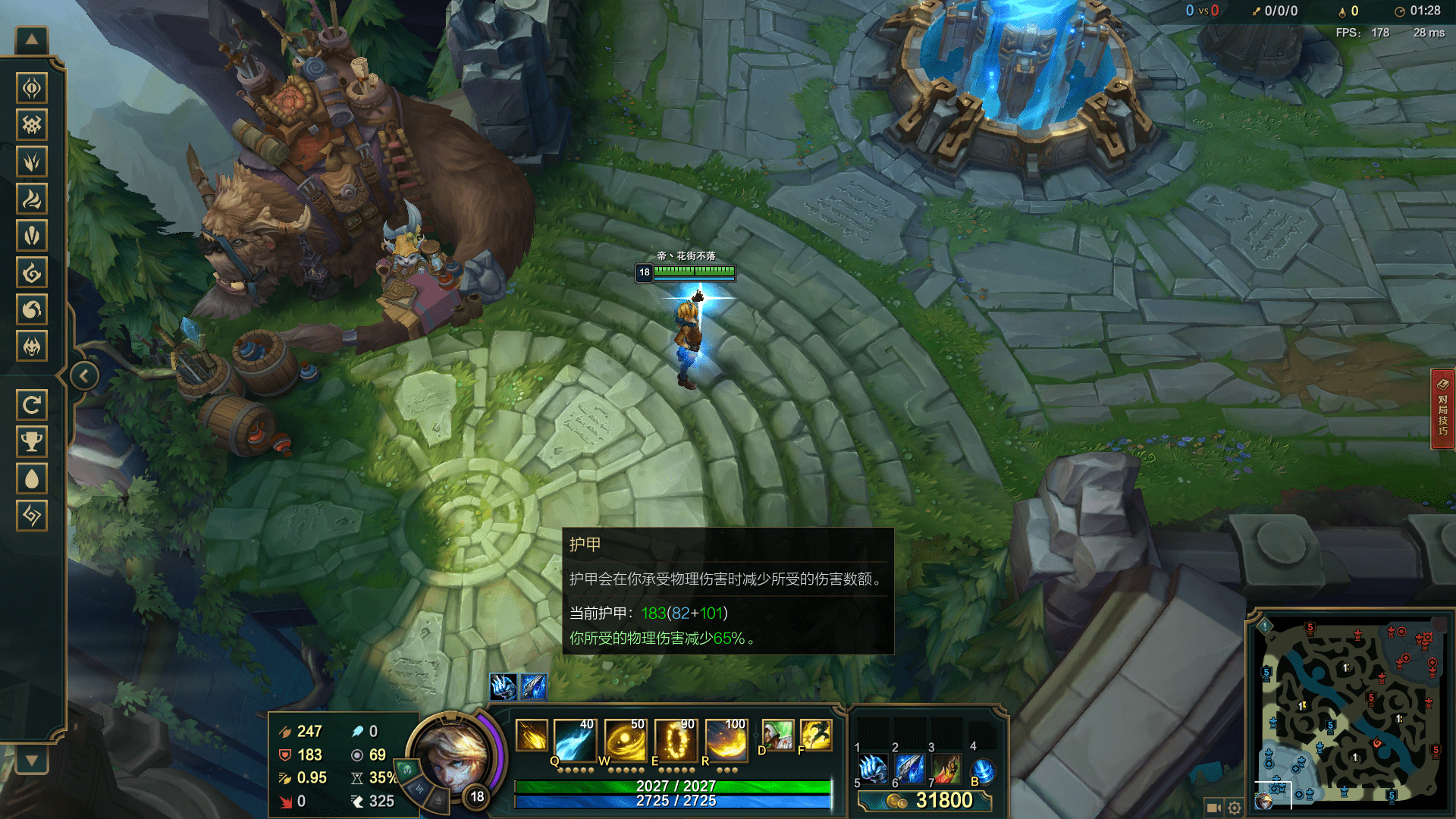Fire the R Trueshot Barrage ultimate

pyautogui.click(x=726, y=739)
